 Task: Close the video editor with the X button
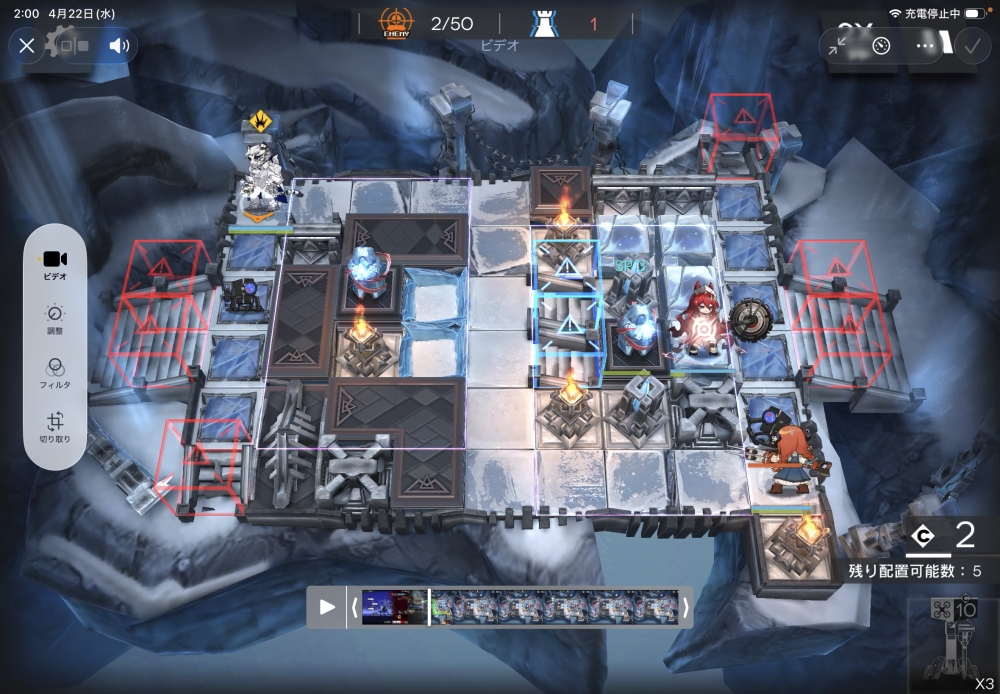27,45
